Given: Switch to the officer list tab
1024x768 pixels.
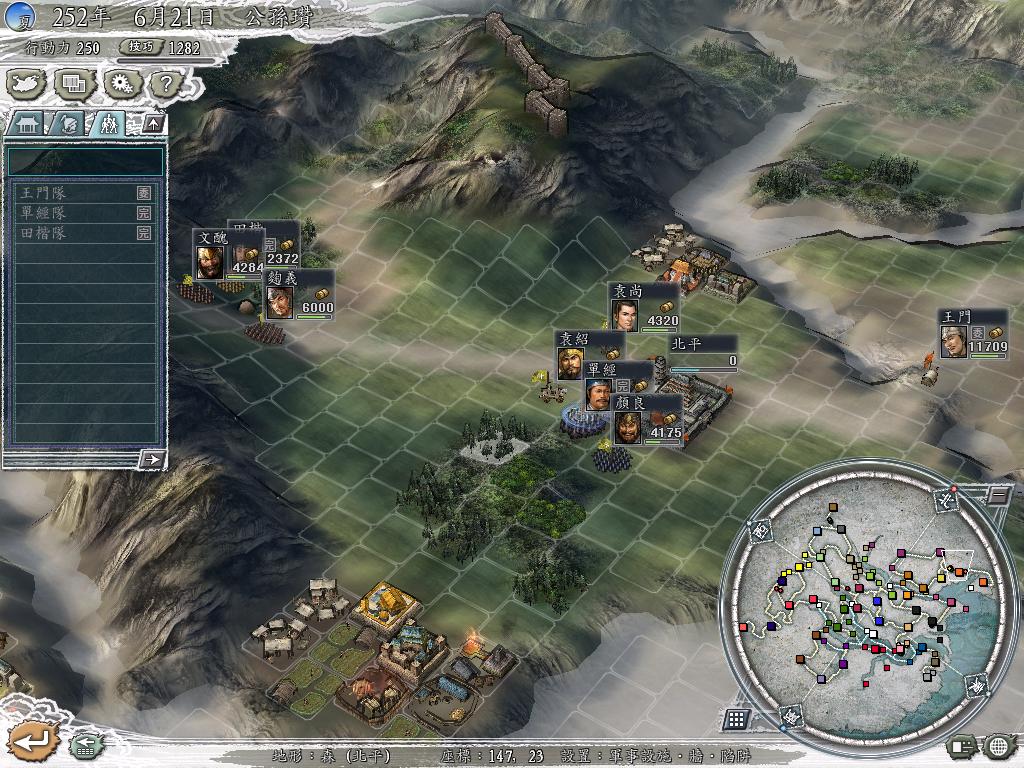Looking at the screenshot, I should 66,124.
